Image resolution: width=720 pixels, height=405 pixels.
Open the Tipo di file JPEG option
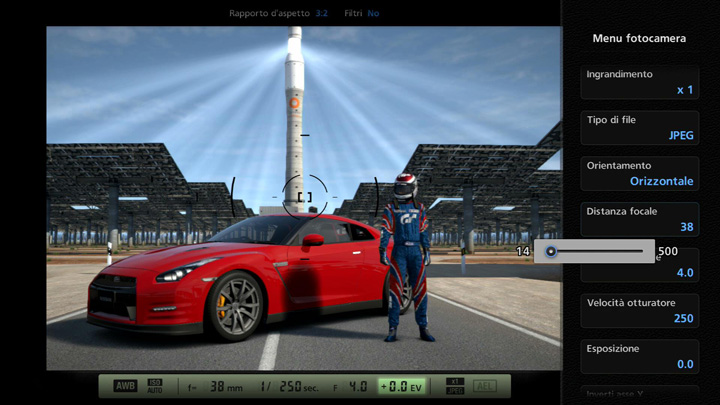(x=640, y=127)
